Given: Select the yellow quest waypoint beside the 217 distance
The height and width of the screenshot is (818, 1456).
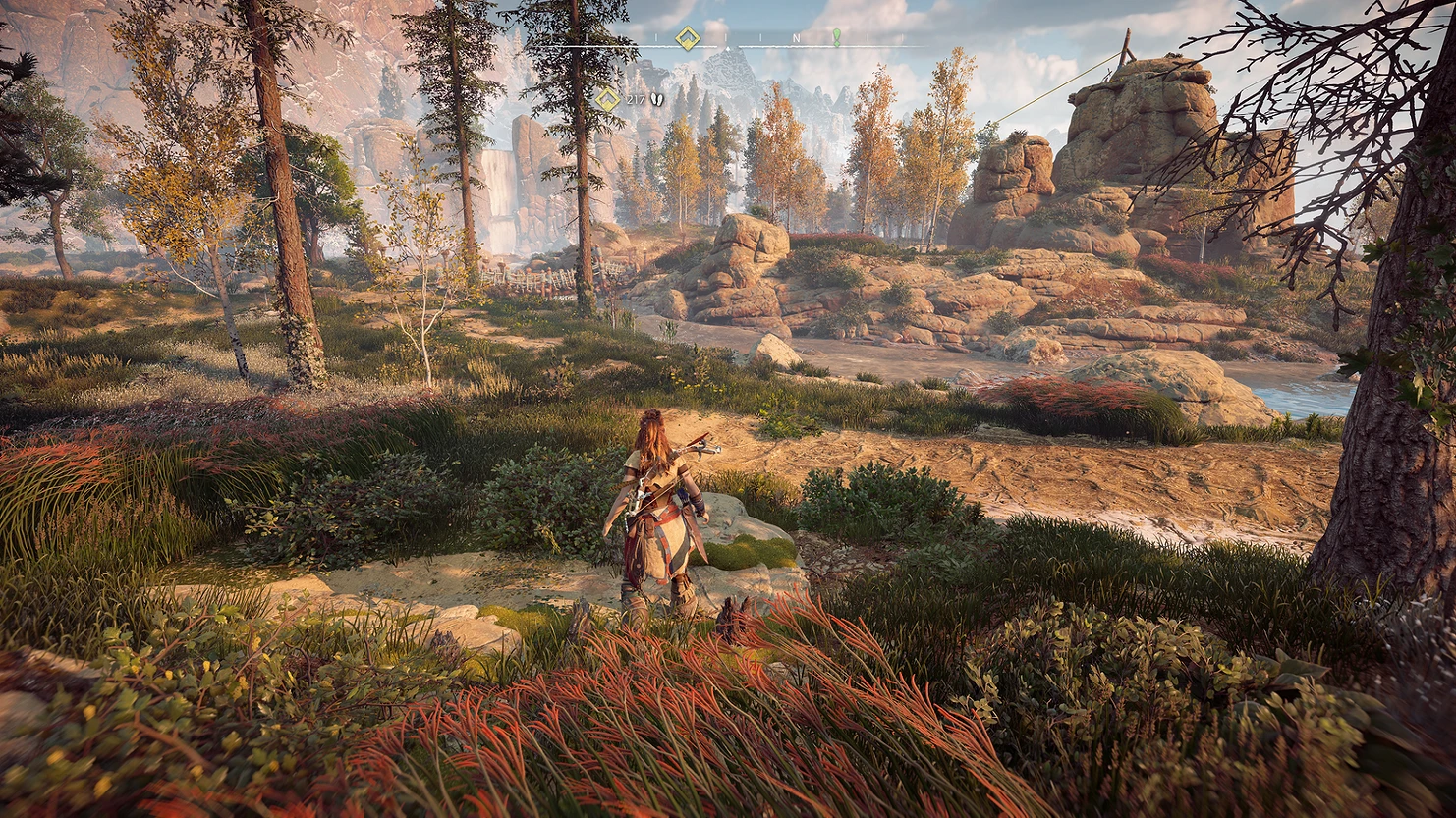Looking at the screenshot, I should point(608,99).
